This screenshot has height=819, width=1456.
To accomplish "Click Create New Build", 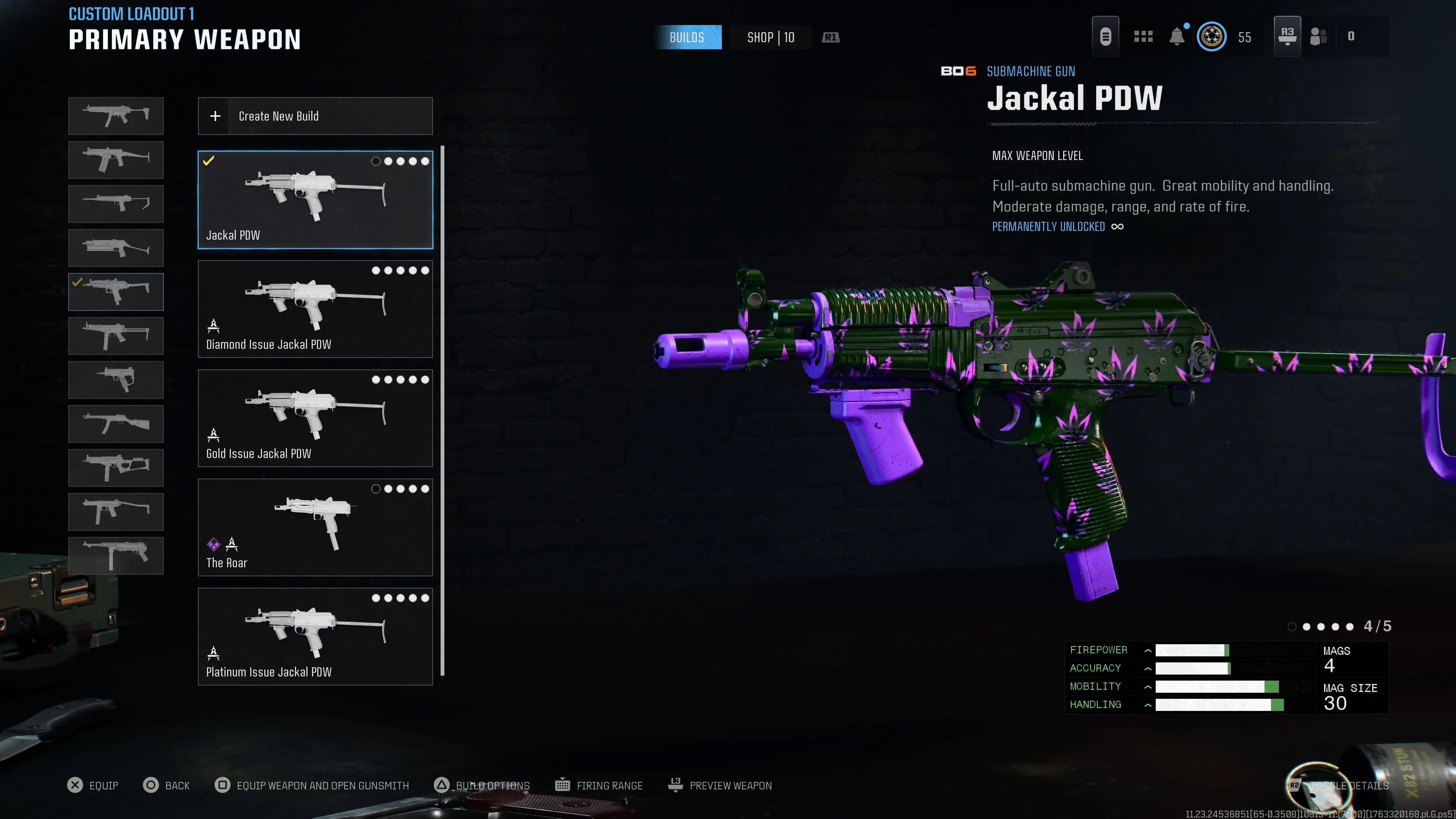I will 315,116.
